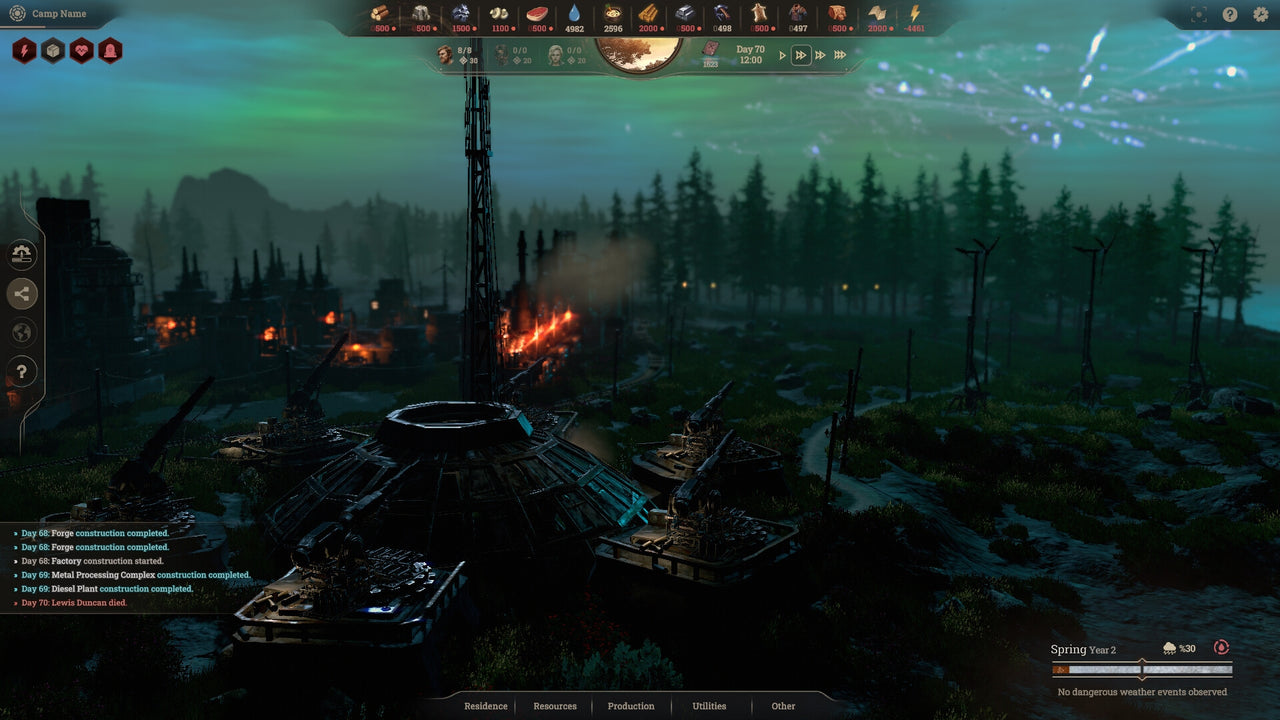Open the Residence building category
The image size is (1280, 720).
pyautogui.click(x=486, y=706)
